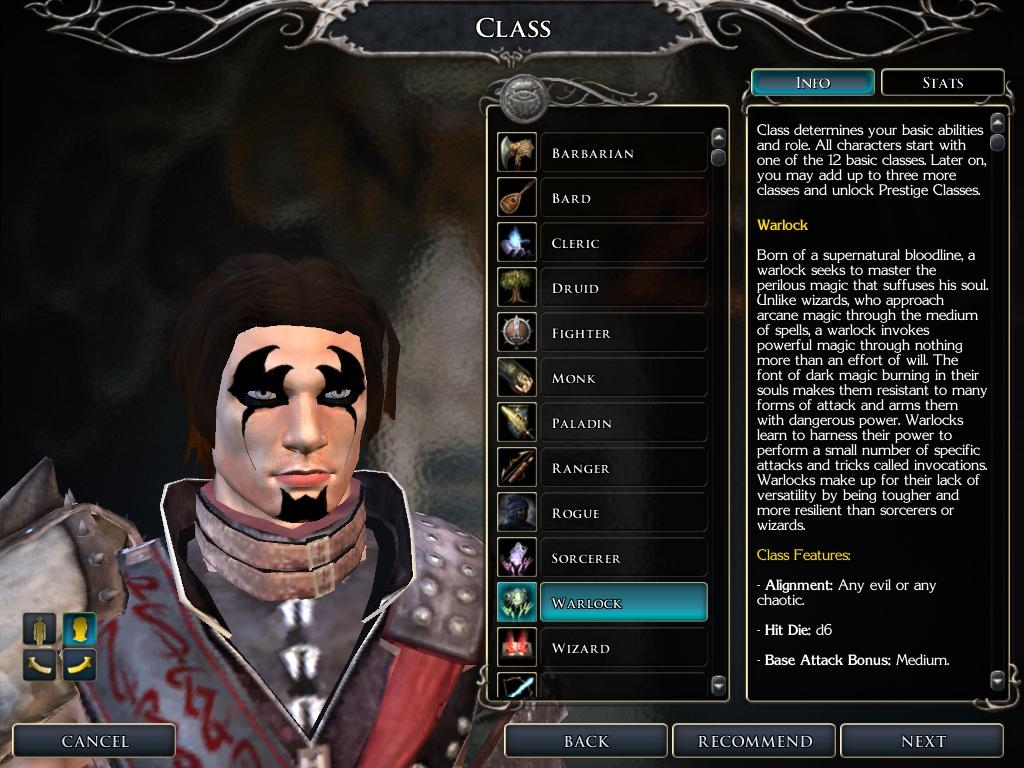Viewport: 1024px width, 768px height.
Task: Switch to the Stats tab
Action: (x=942, y=83)
